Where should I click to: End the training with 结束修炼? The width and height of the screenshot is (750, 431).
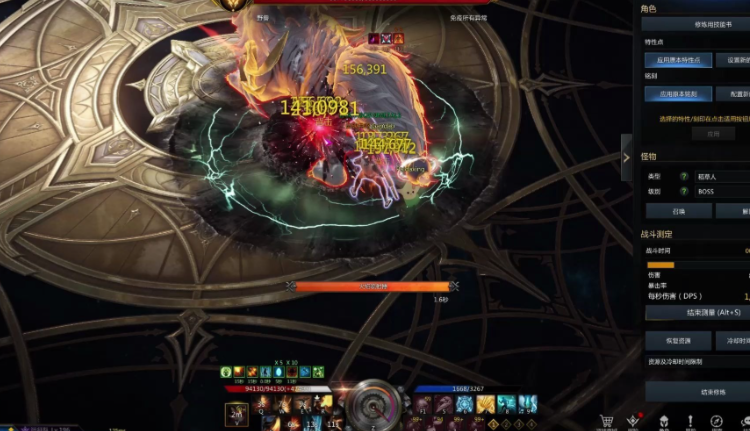700,391
